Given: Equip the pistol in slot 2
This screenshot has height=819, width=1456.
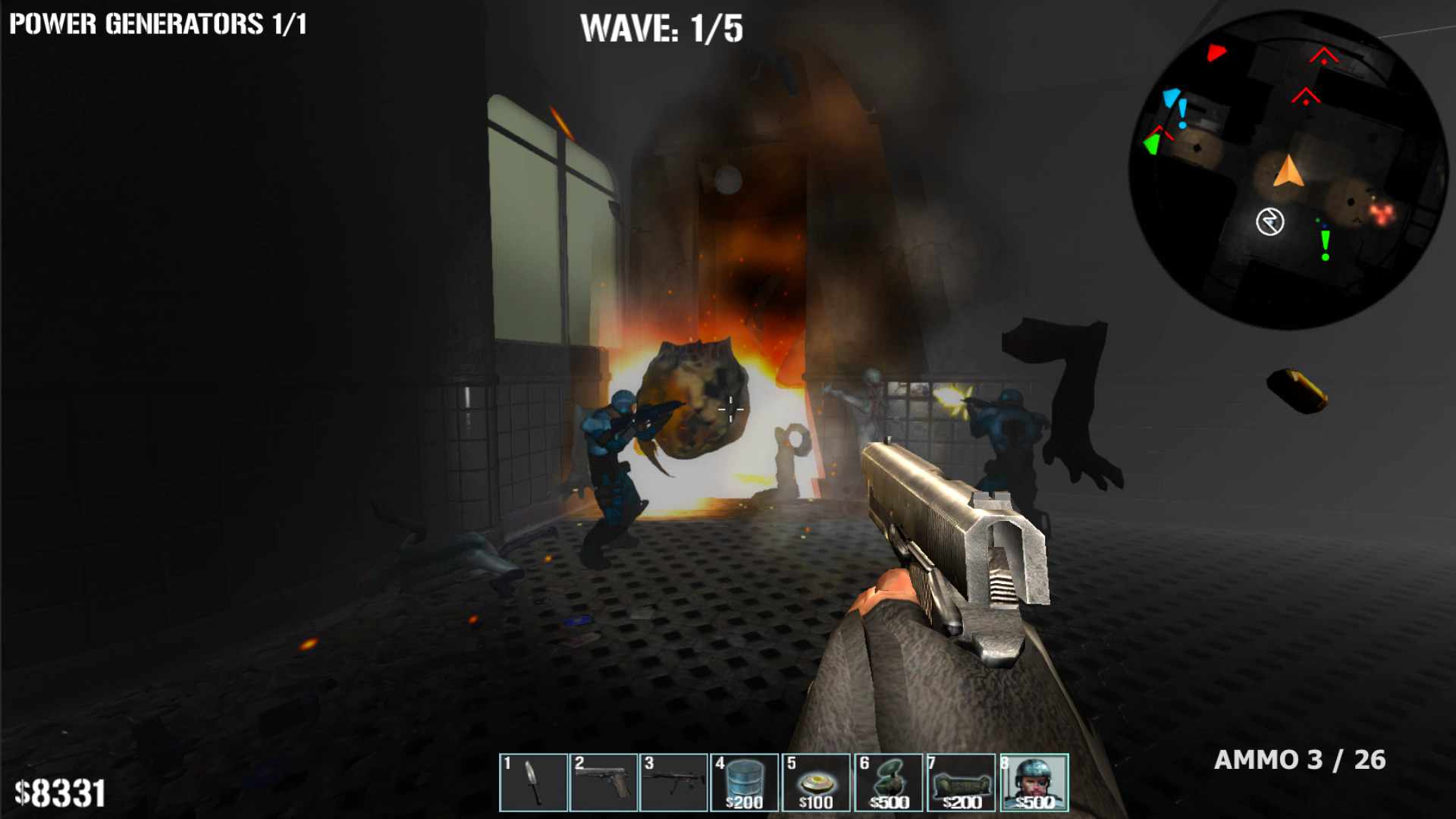Looking at the screenshot, I should pos(604,783).
